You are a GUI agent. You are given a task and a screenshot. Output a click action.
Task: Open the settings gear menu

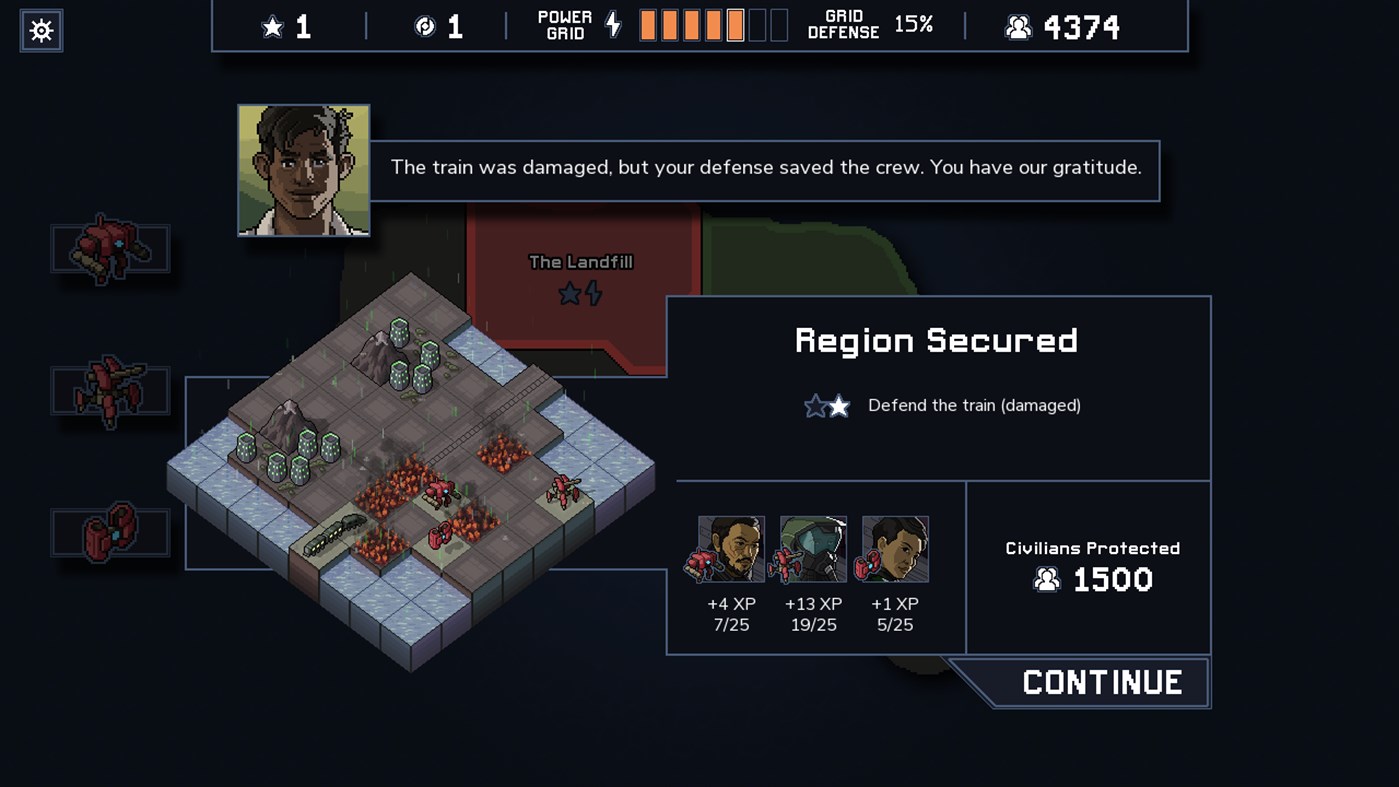(40, 30)
